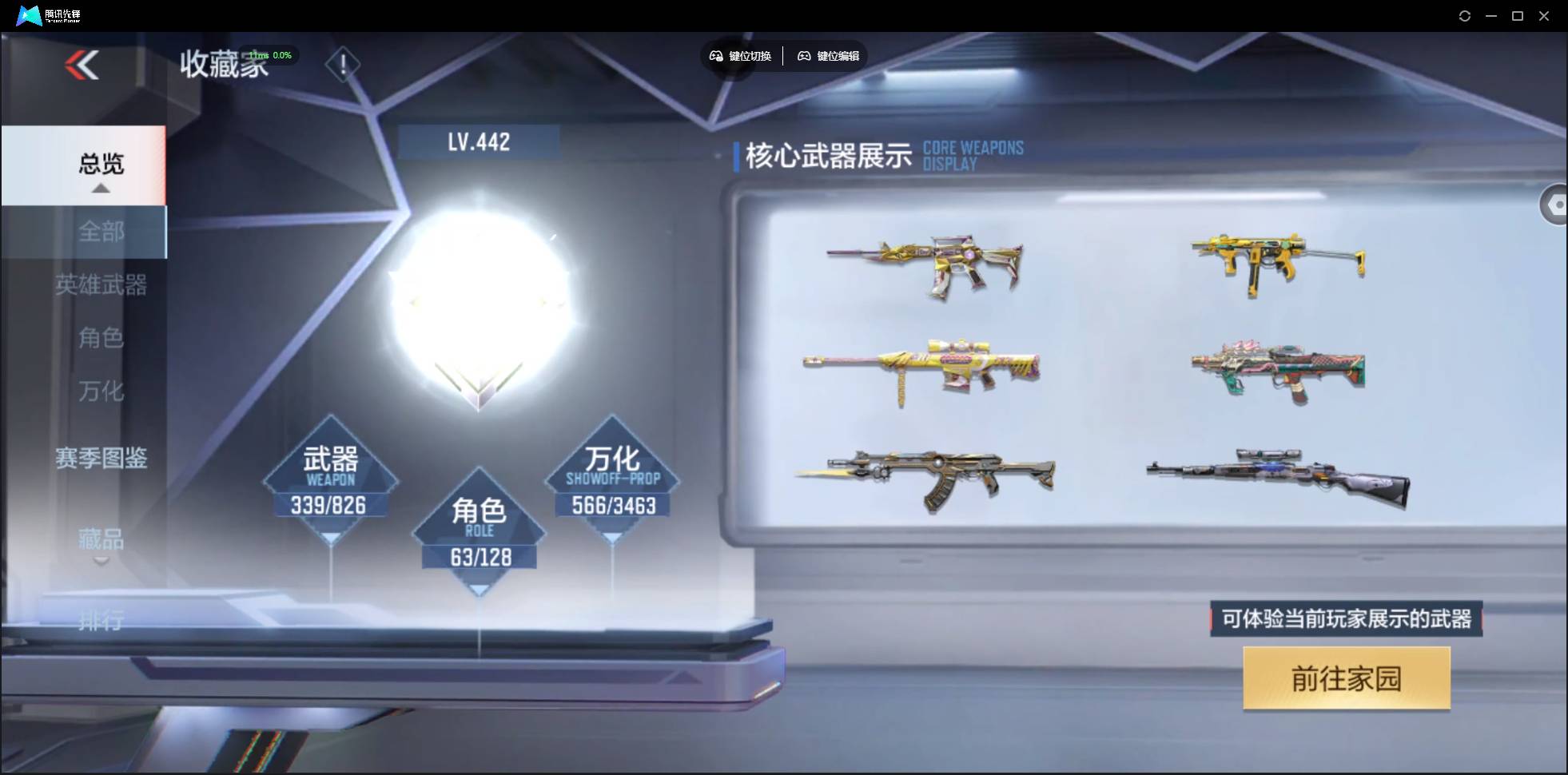Click the refresh icon in the title bar
The height and width of the screenshot is (775, 1568).
(x=1466, y=15)
